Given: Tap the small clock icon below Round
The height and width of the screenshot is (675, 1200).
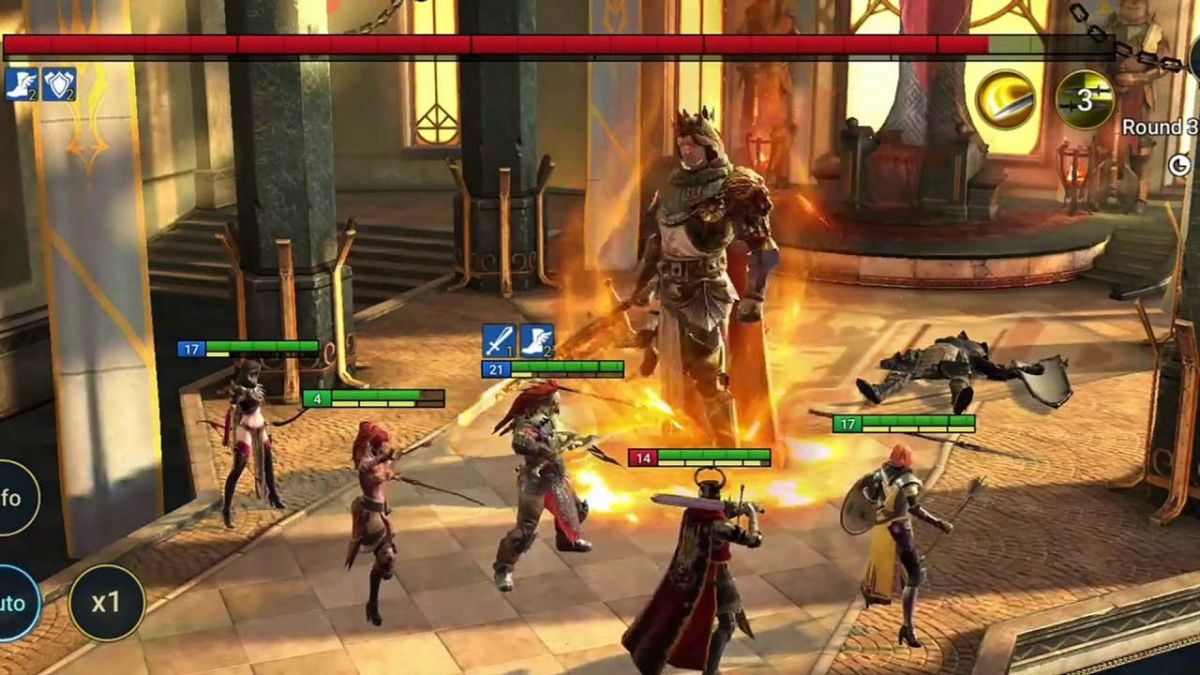Looking at the screenshot, I should [1180, 165].
